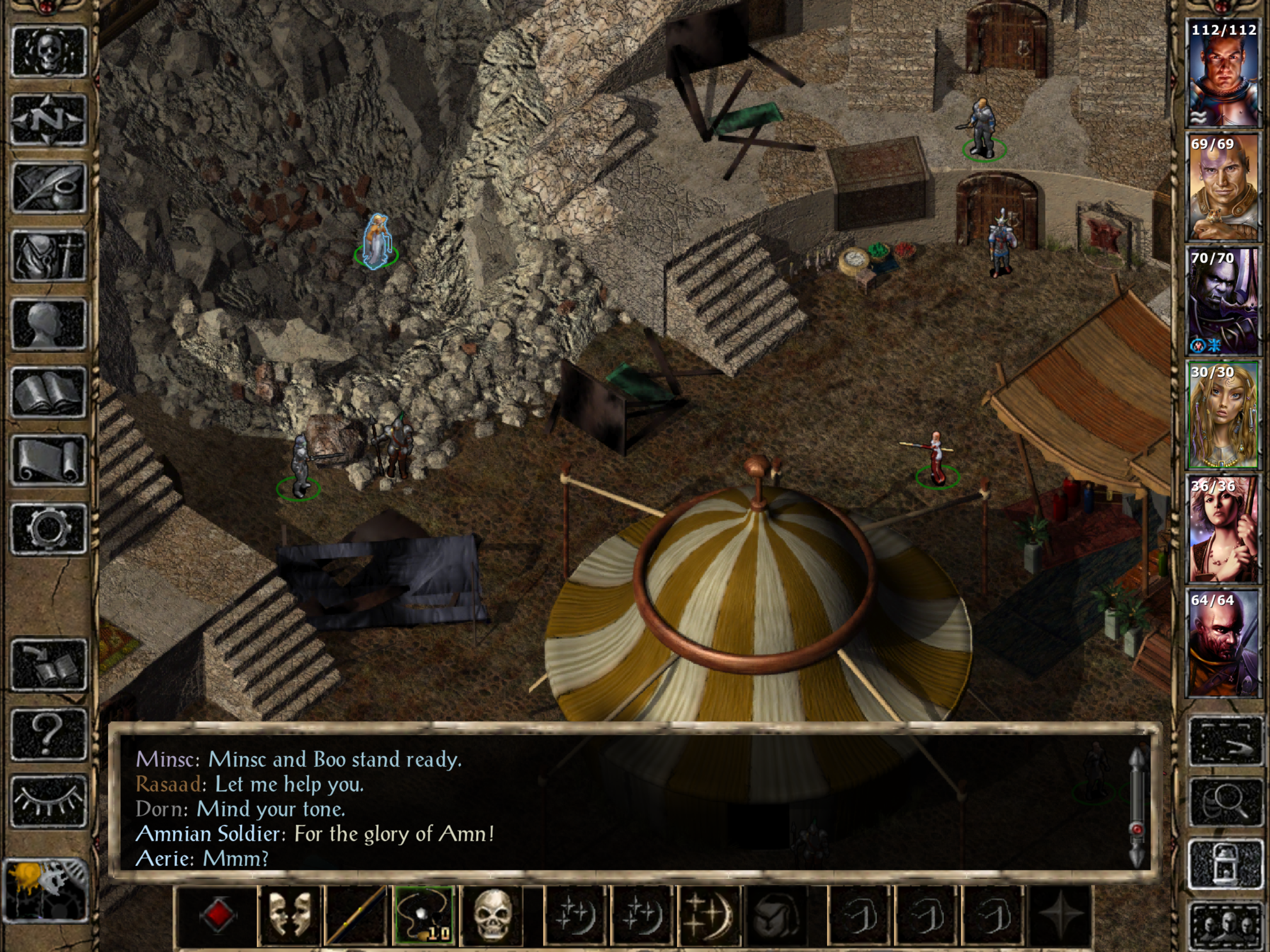Click the magnifying glass button on the right
The height and width of the screenshot is (952, 1270).
click(1224, 801)
